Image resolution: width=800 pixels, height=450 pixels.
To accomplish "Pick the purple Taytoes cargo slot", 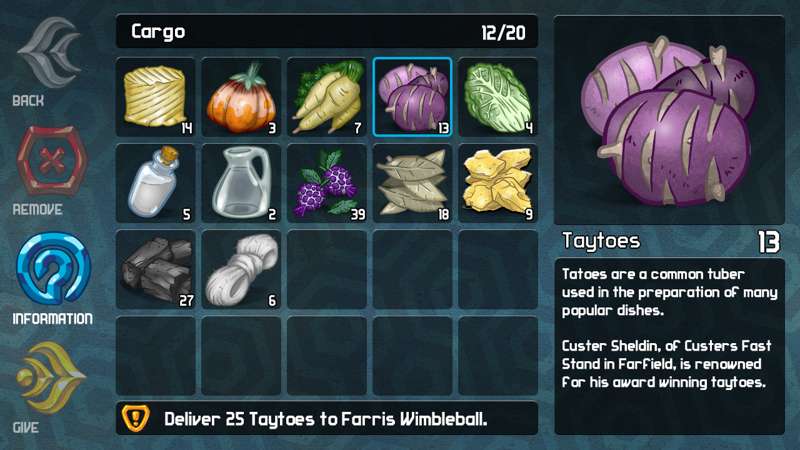I will pyautogui.click(x=413, y=97).
